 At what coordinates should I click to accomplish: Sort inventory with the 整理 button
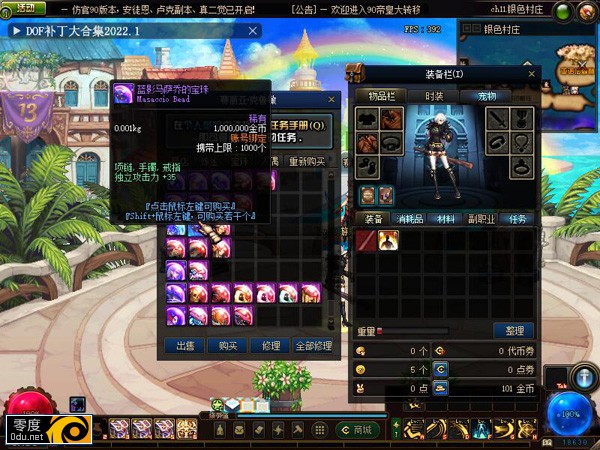[514, 331]
